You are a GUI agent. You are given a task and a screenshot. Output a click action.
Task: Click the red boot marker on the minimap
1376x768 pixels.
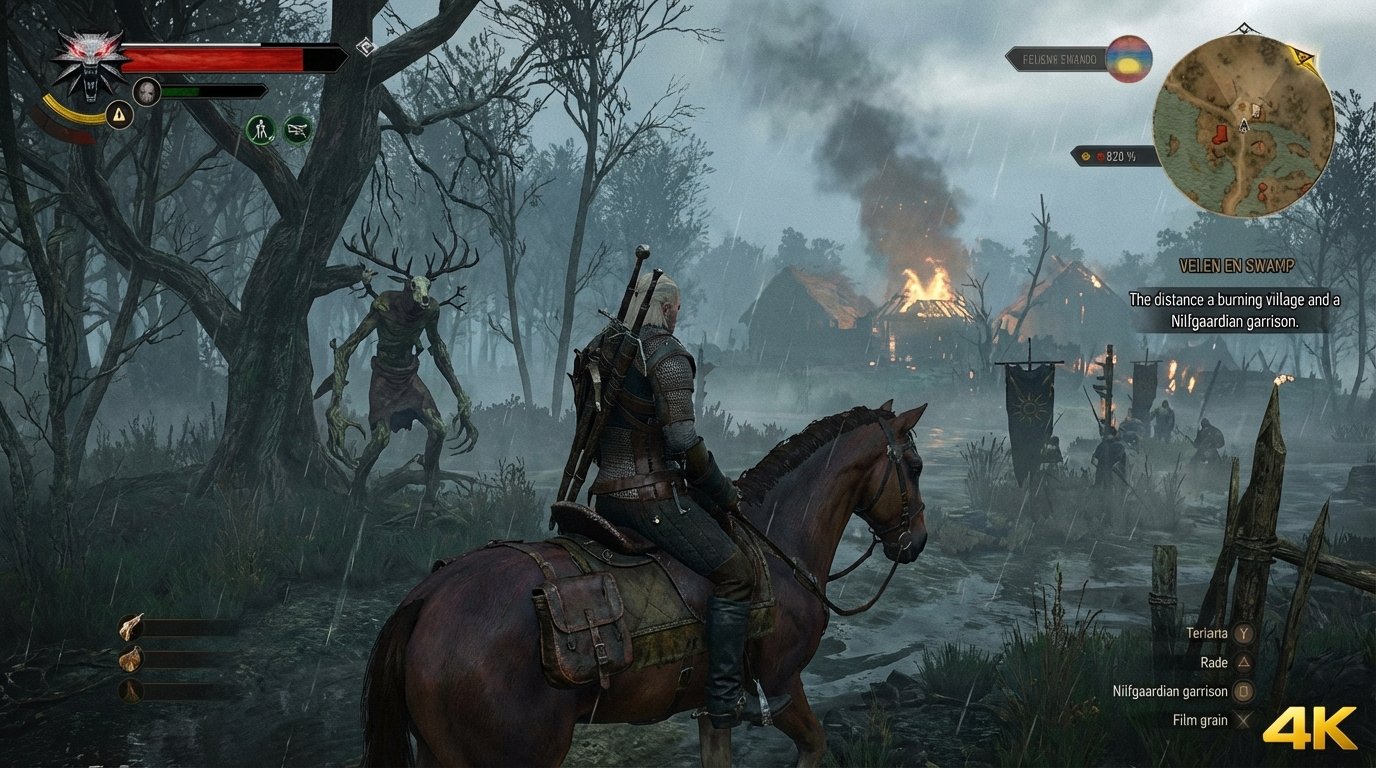1219,135
